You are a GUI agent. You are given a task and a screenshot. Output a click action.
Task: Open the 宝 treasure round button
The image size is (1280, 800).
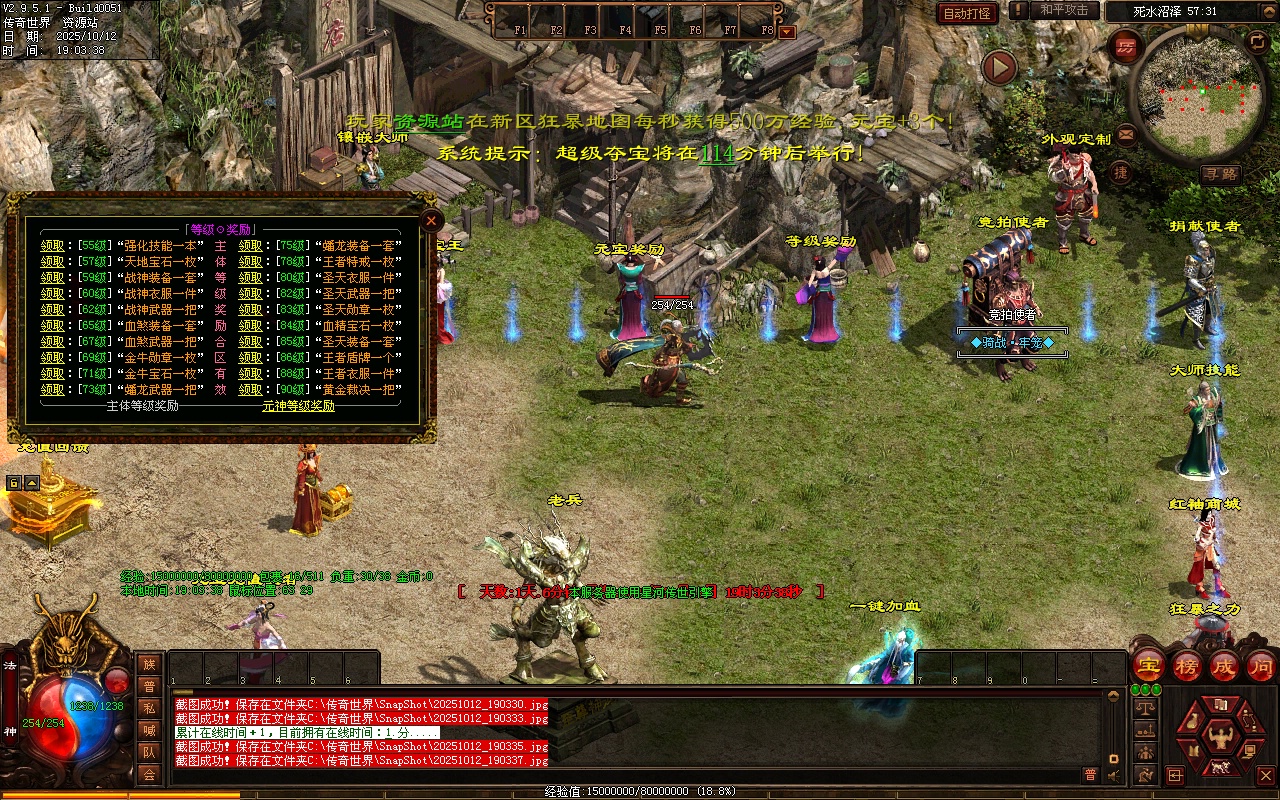point(1149,665)
